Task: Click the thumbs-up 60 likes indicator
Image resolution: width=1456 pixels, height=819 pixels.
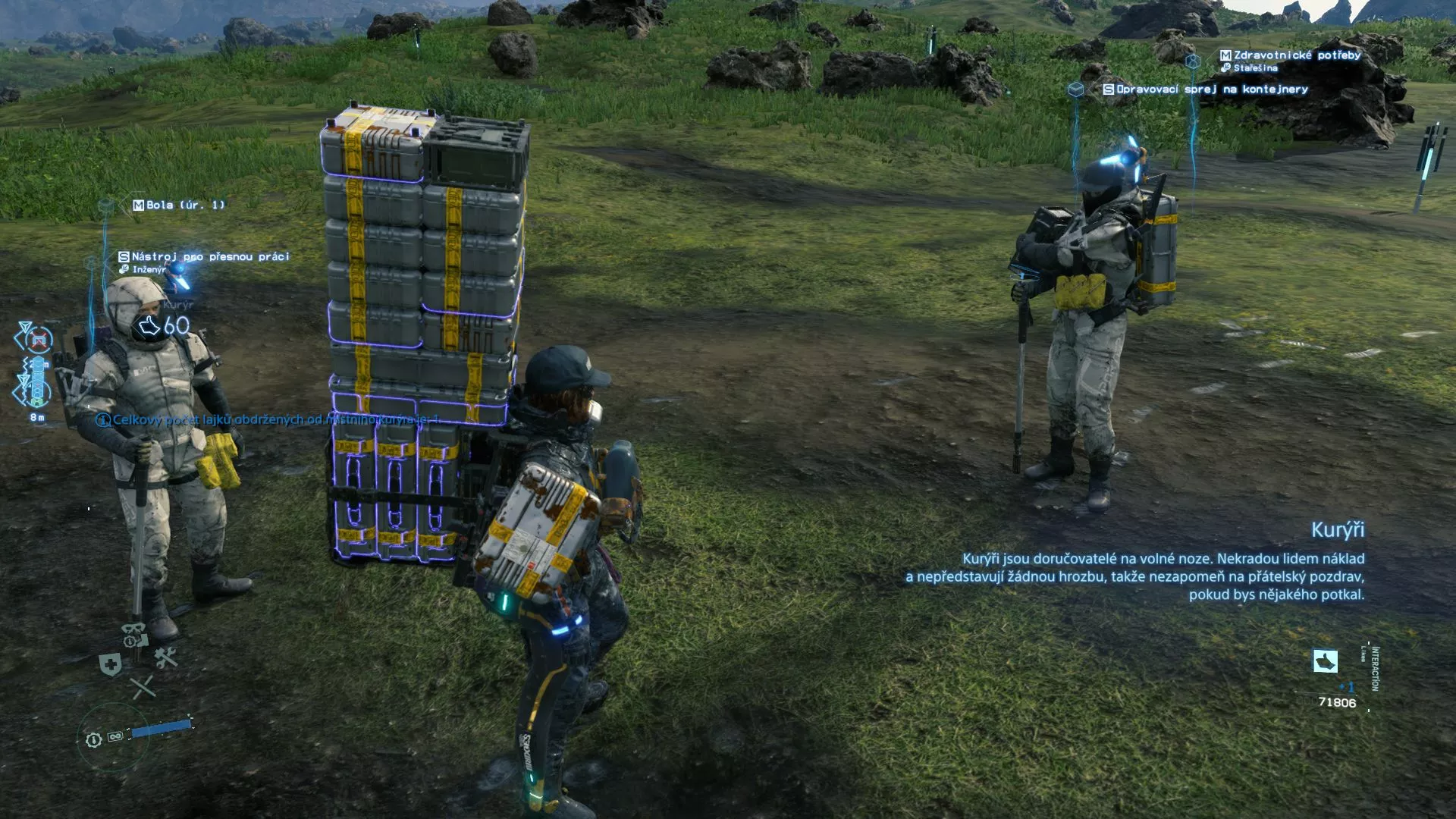Action: point(164,326)
